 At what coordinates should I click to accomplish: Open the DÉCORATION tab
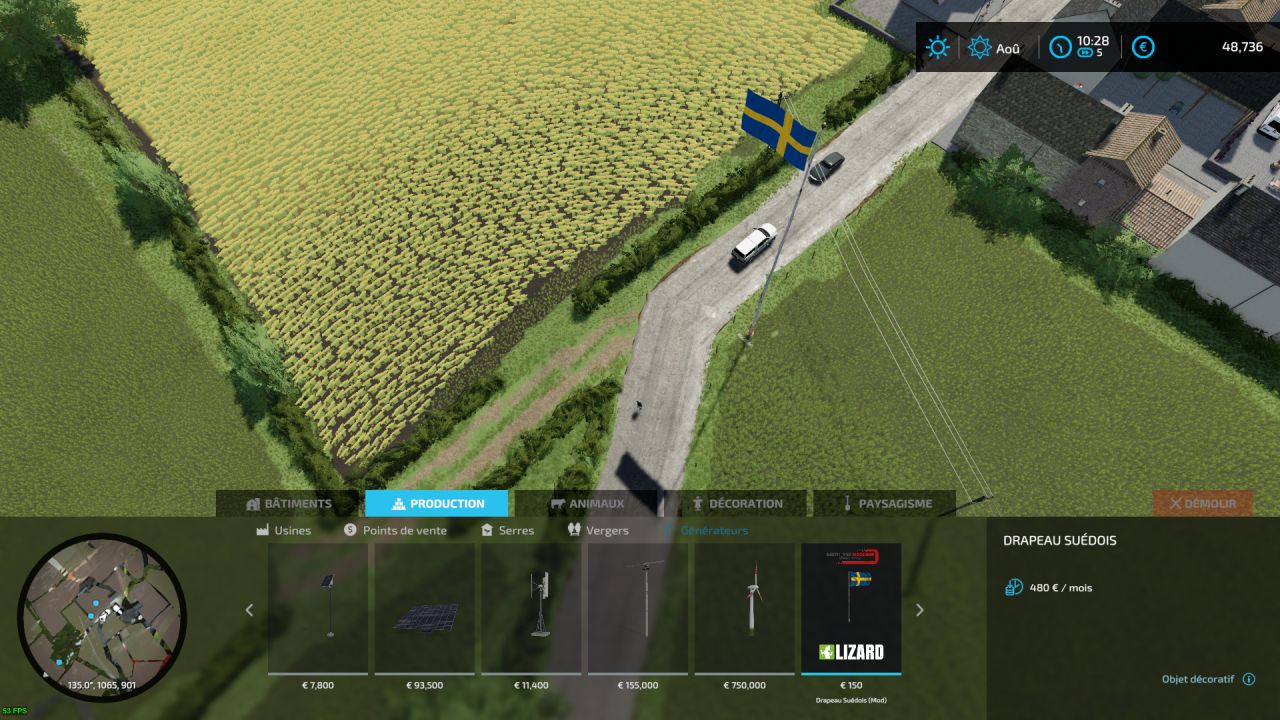point(742,503)
